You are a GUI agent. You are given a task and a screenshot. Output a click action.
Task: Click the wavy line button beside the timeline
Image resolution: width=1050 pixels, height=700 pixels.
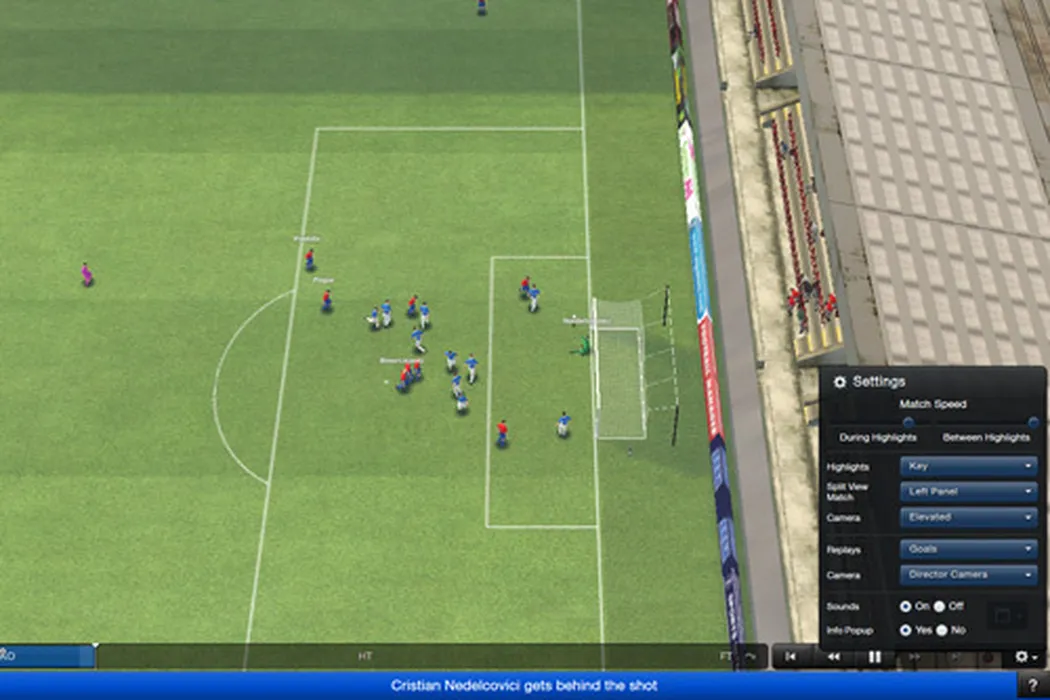pyautogui.click(x=750, y=657)
